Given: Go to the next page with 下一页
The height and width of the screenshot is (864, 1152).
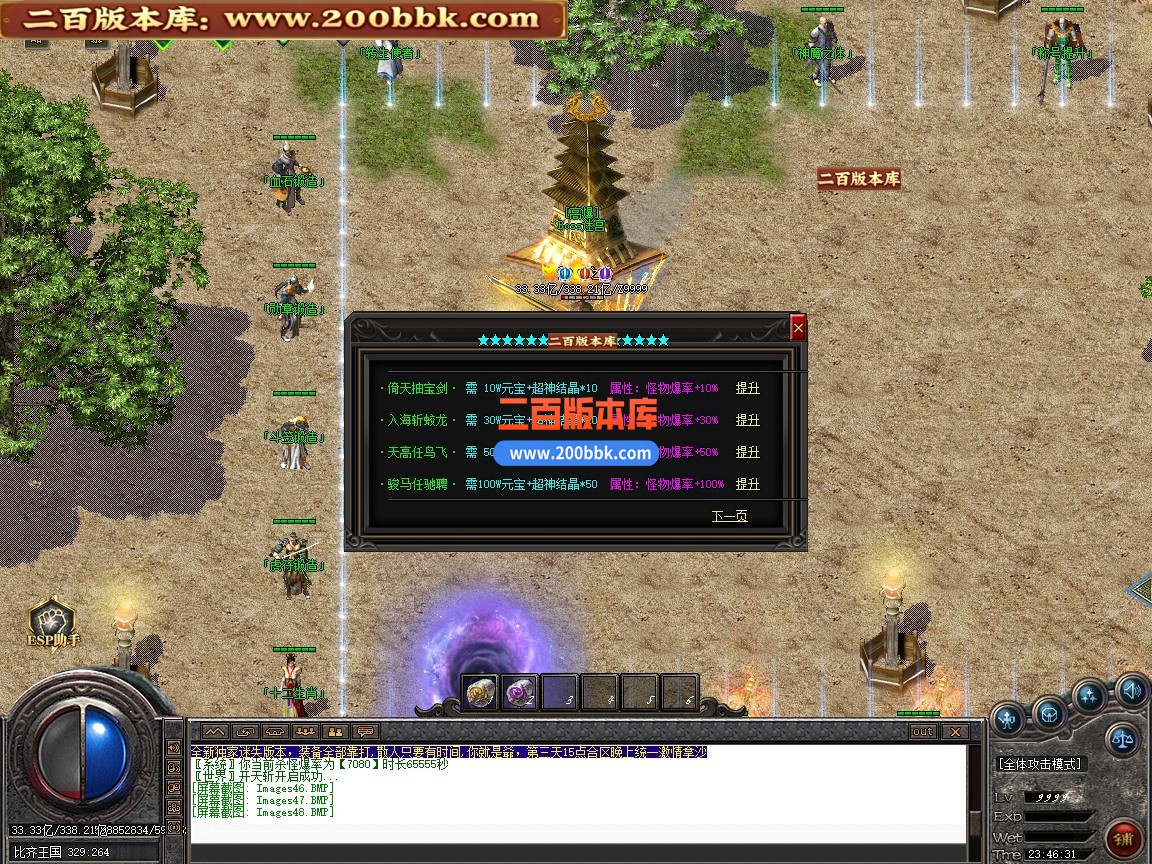Looking at the screenshot, I should (729, 516).
